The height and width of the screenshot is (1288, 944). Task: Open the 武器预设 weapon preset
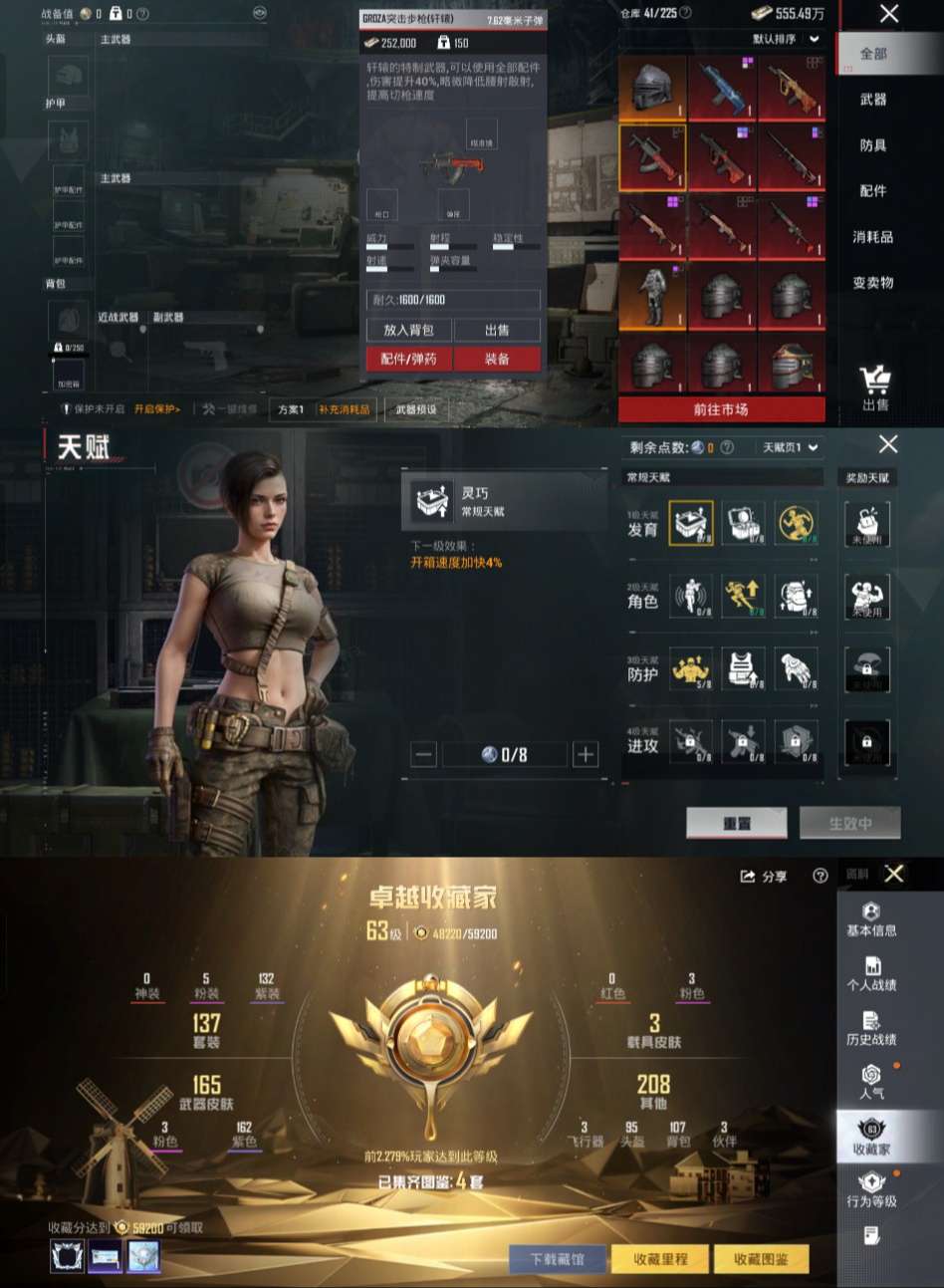pos(416,409)
